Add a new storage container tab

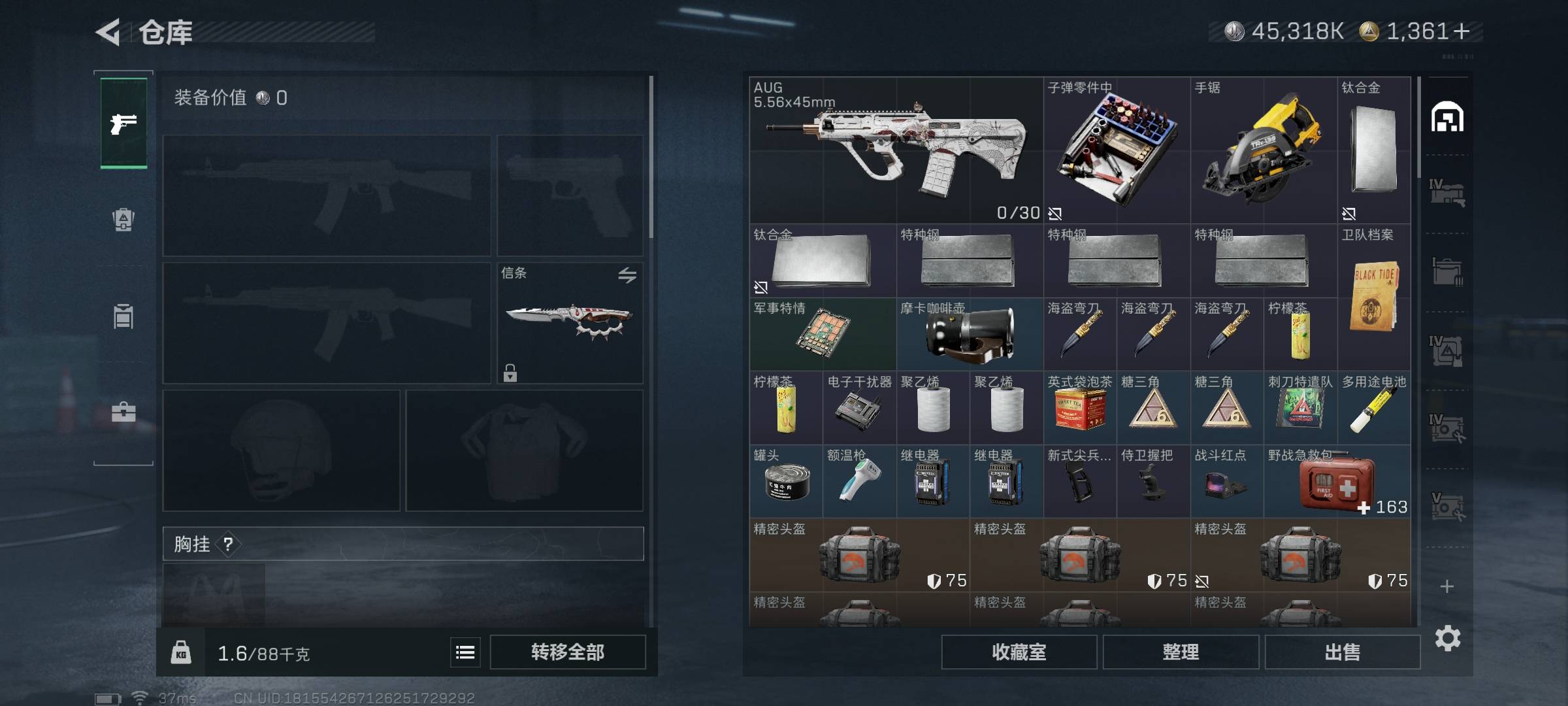coord(1446,586)
